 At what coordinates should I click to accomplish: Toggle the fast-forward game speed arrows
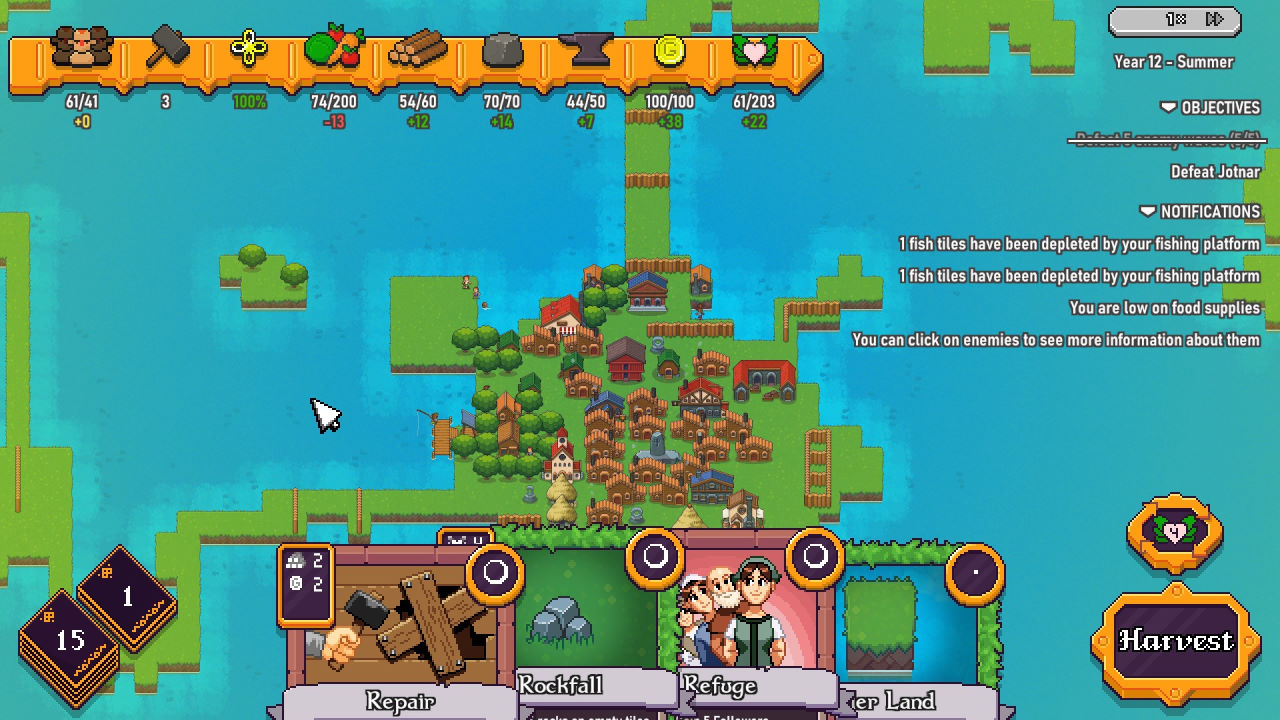[1215, 20]
